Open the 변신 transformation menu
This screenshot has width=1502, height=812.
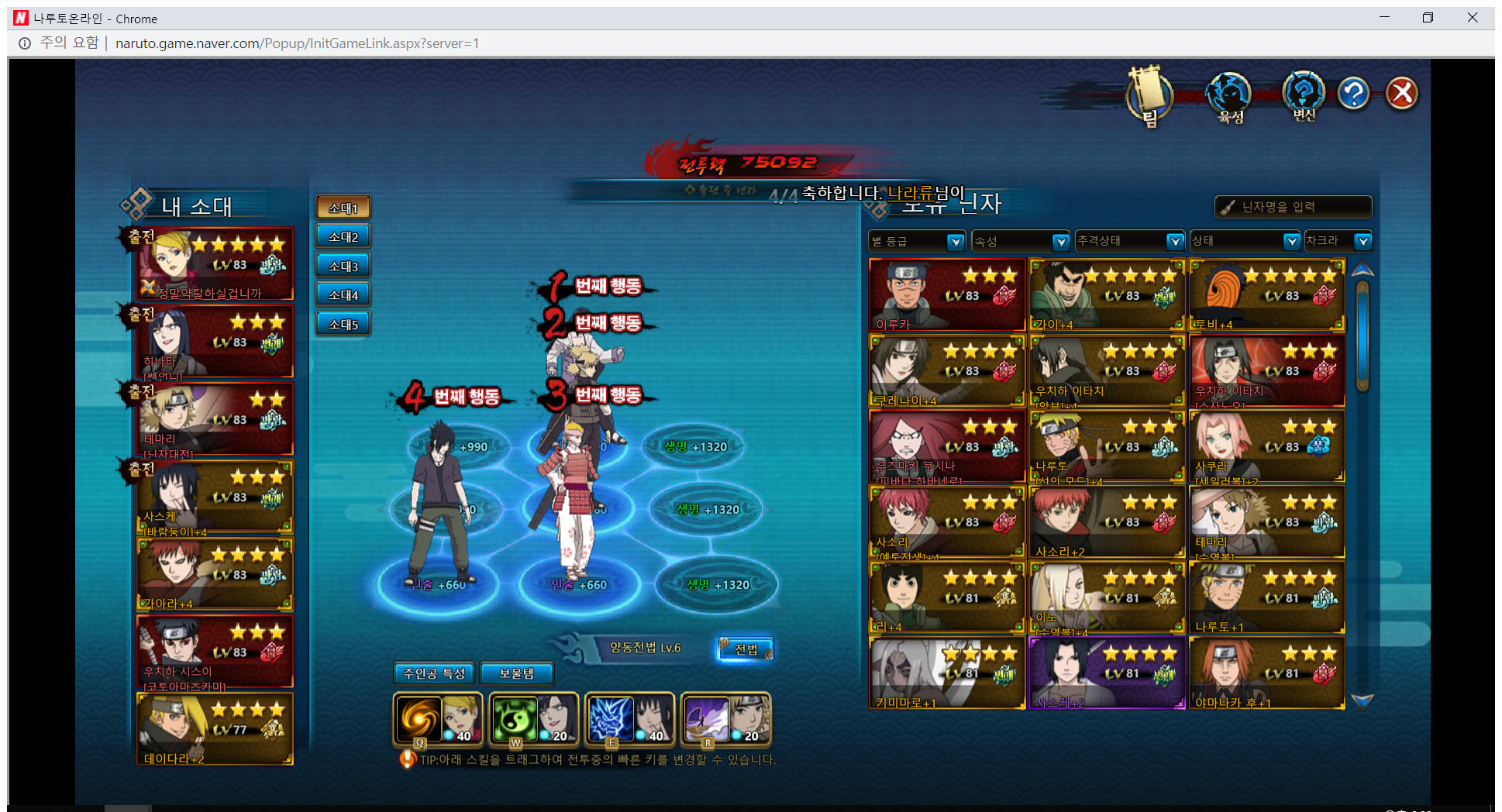(1304, 95)
